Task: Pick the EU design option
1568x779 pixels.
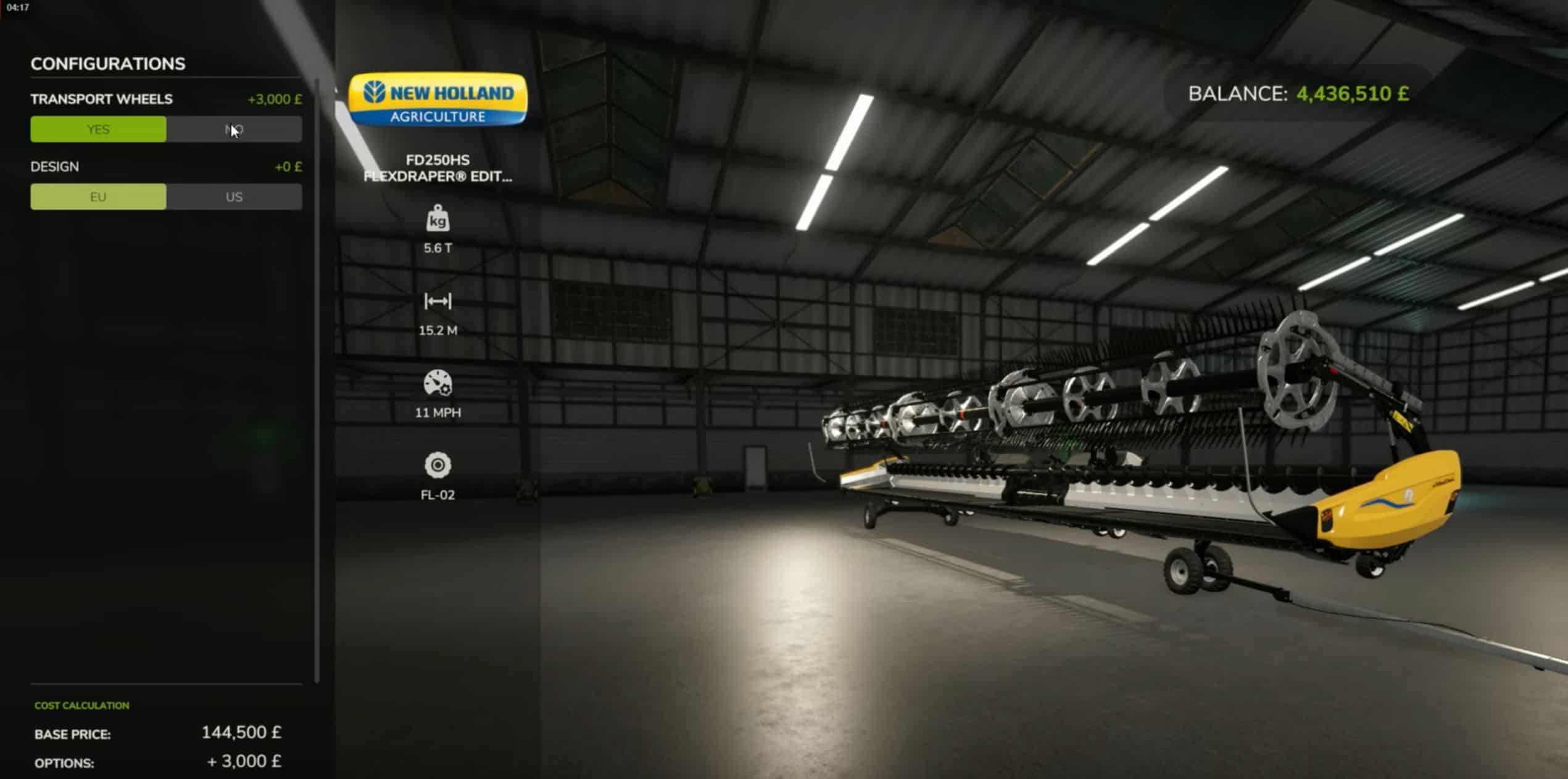Action: click(x=98, y=197)
